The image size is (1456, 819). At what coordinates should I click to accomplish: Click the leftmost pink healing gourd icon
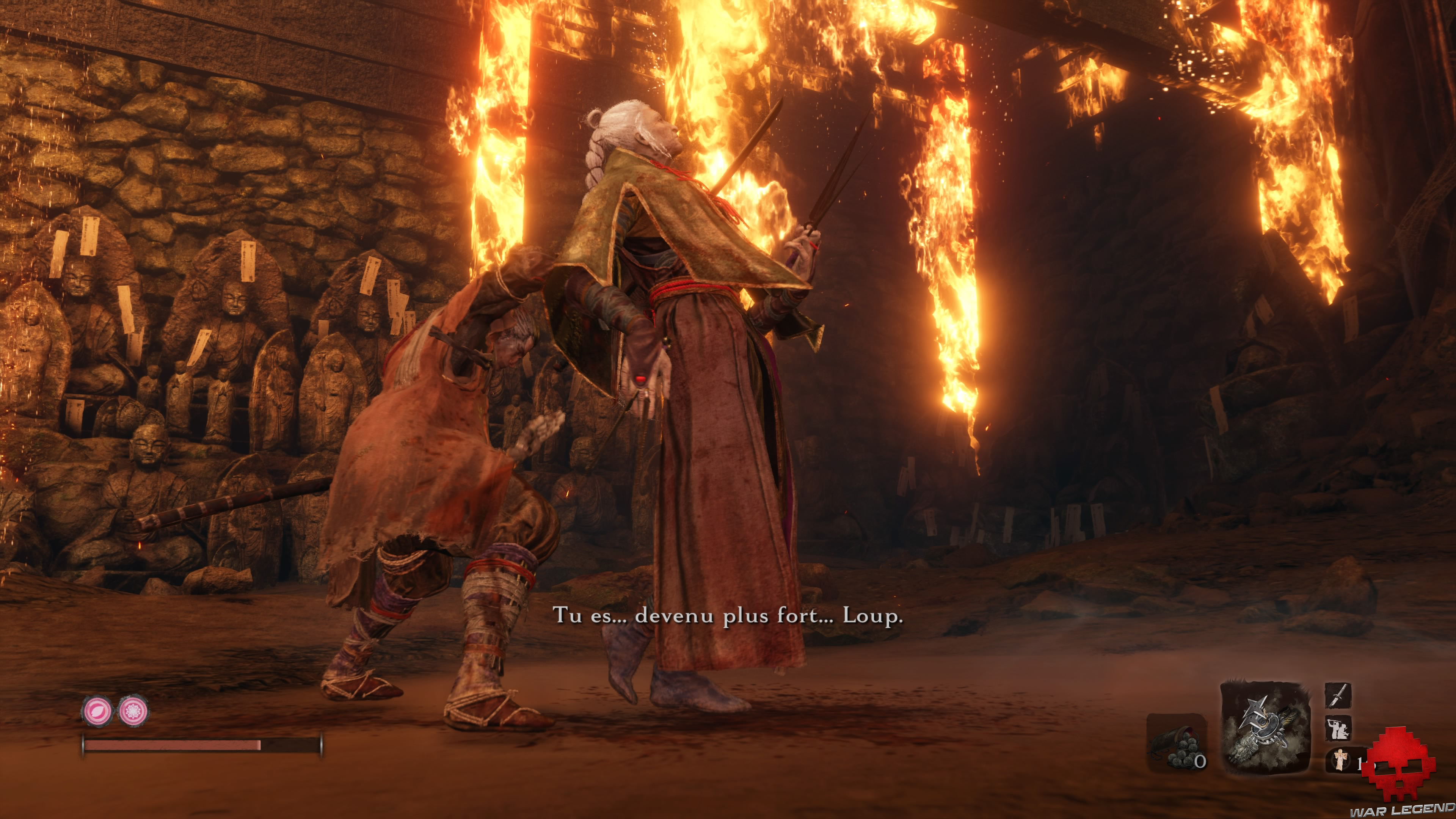(97, 711)
